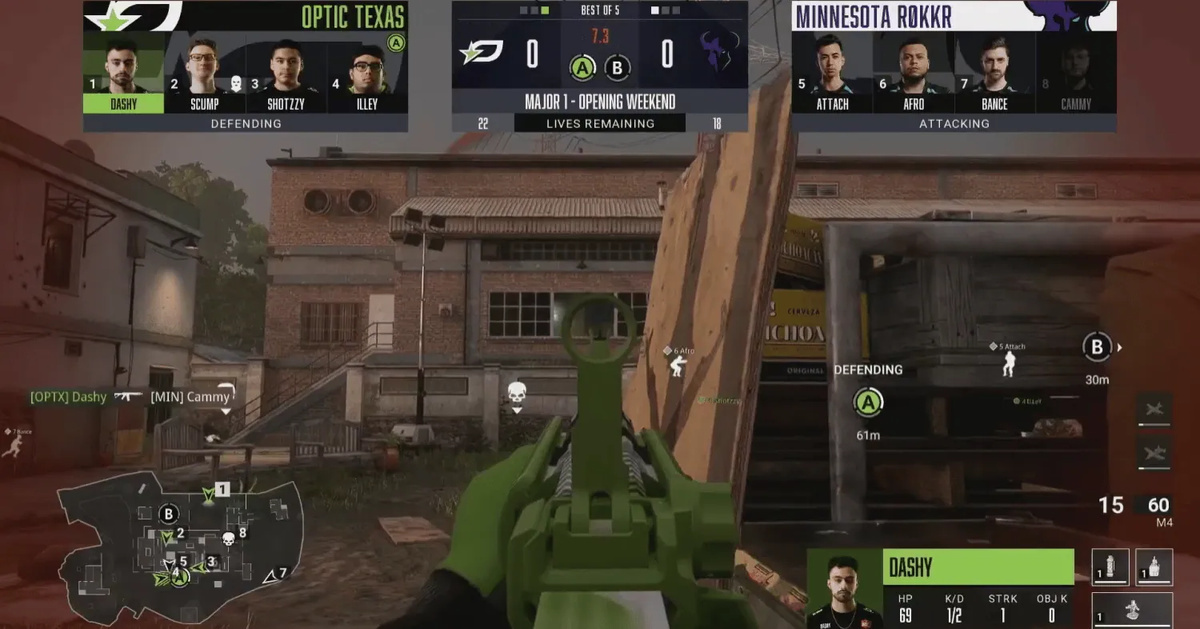Click the skull death marker on minimap

[x=228, y=539]
